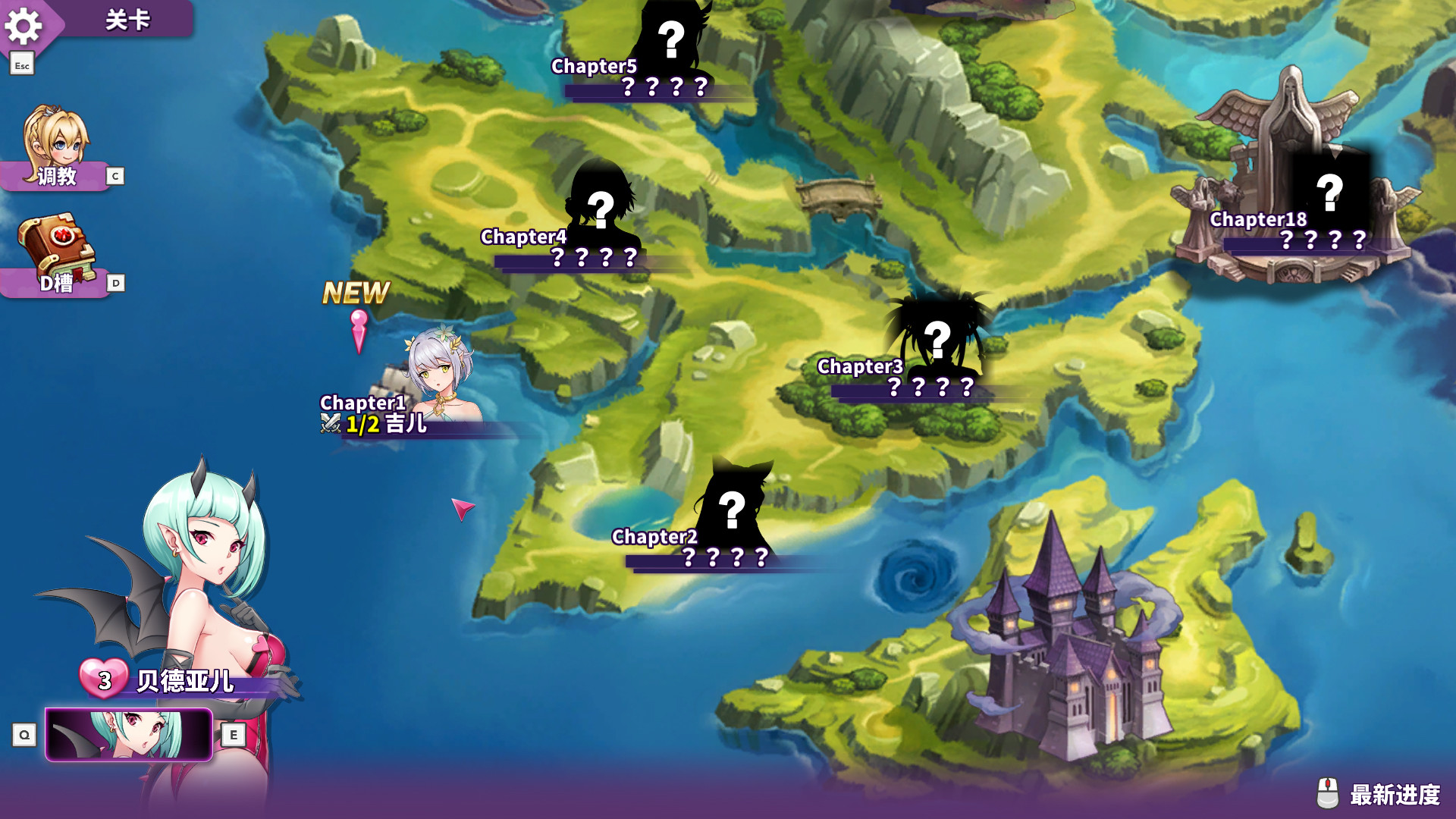Choose the locked Chapter3 stage
1456x819 pixels.
937,341
